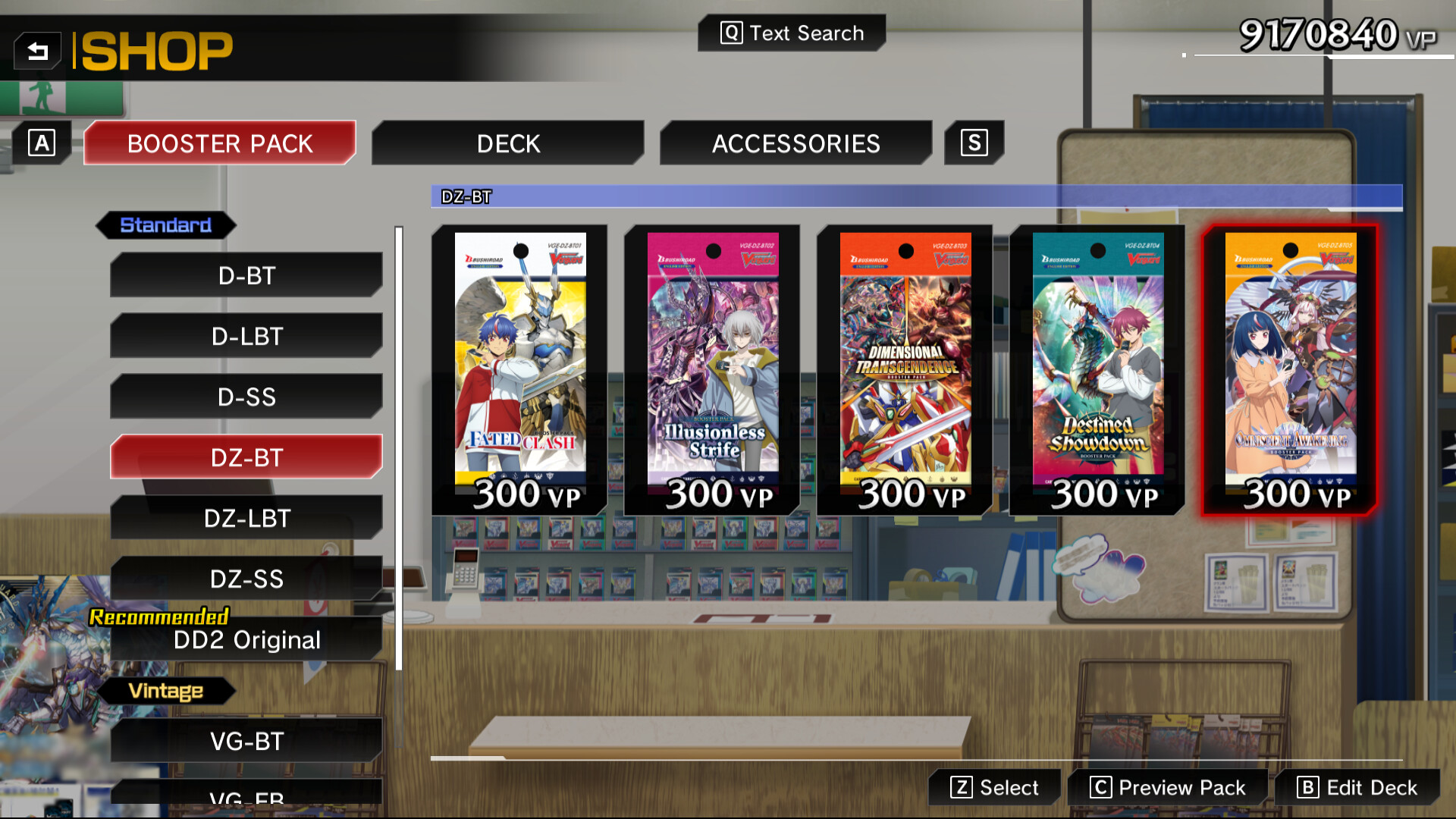Switch to the DECK tab
1456x819 pixels.
click(507, 143)
